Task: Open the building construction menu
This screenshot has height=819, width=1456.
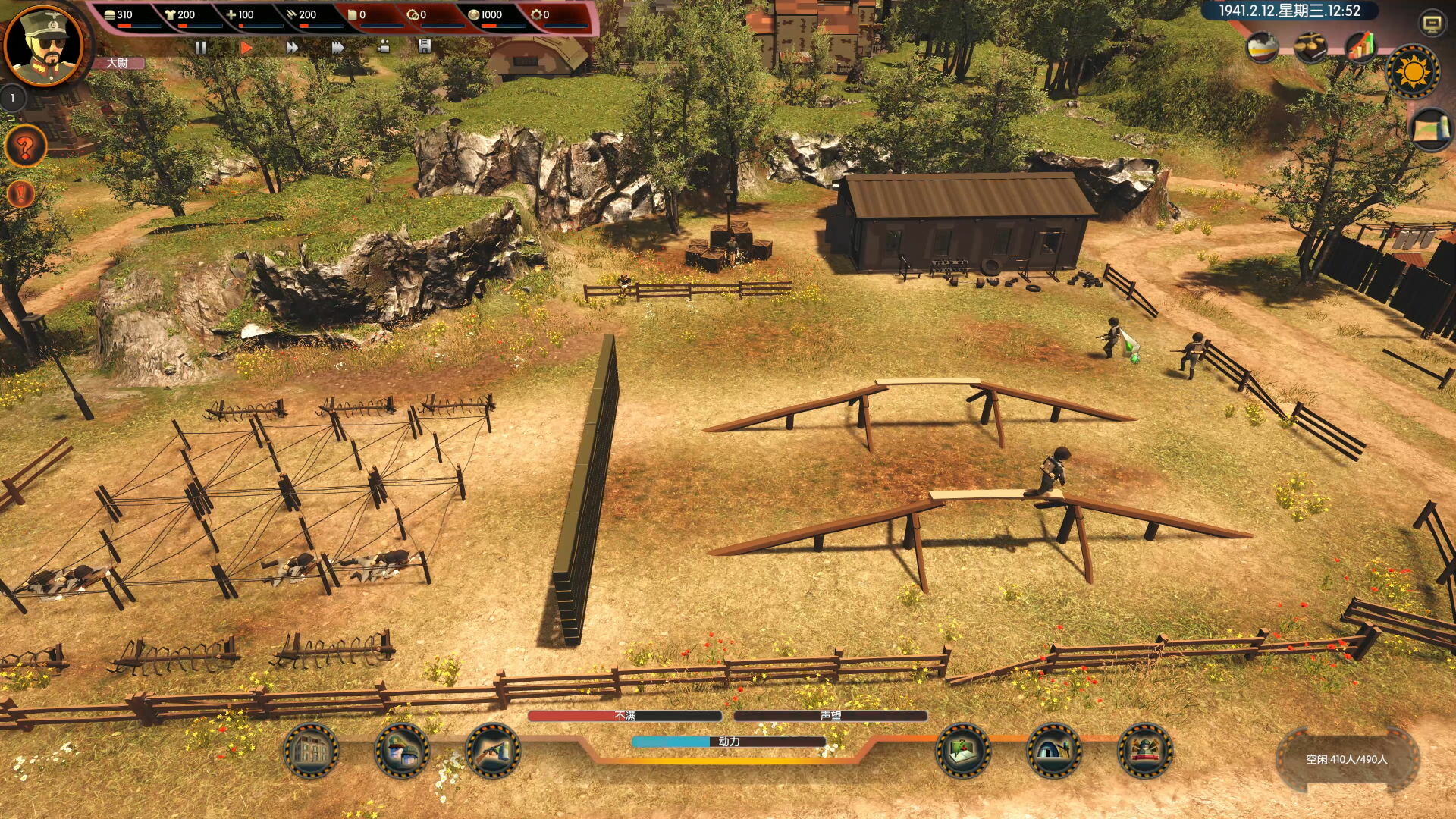Action: [x=311, y=751]
